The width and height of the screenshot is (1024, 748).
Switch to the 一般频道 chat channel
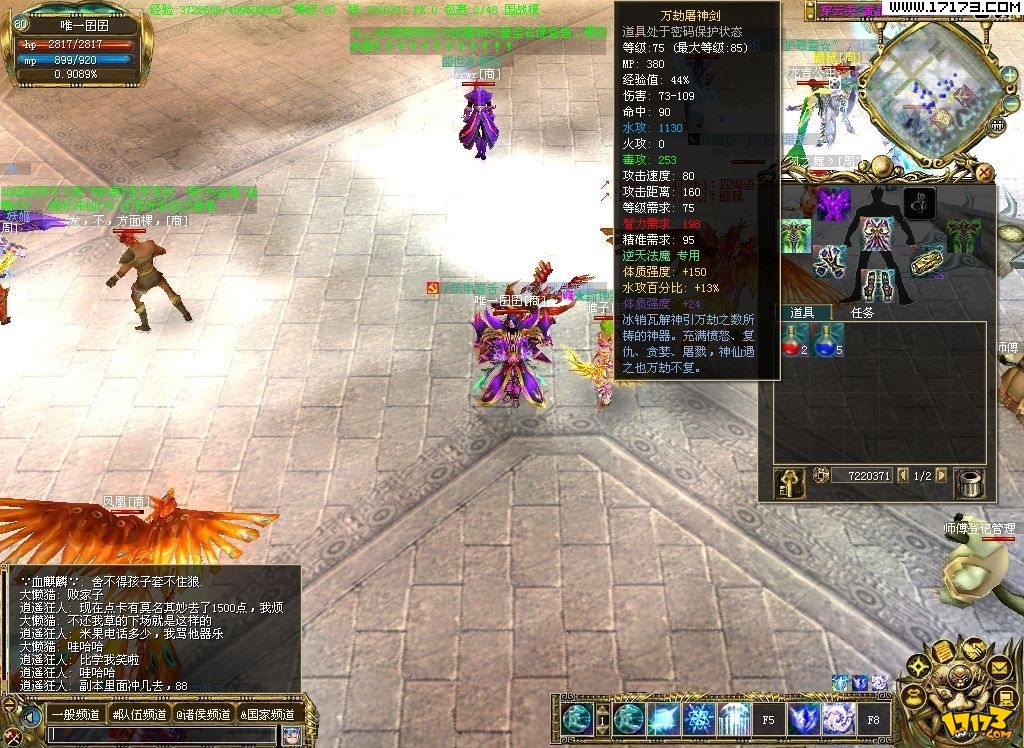click(x=75, y=714)
